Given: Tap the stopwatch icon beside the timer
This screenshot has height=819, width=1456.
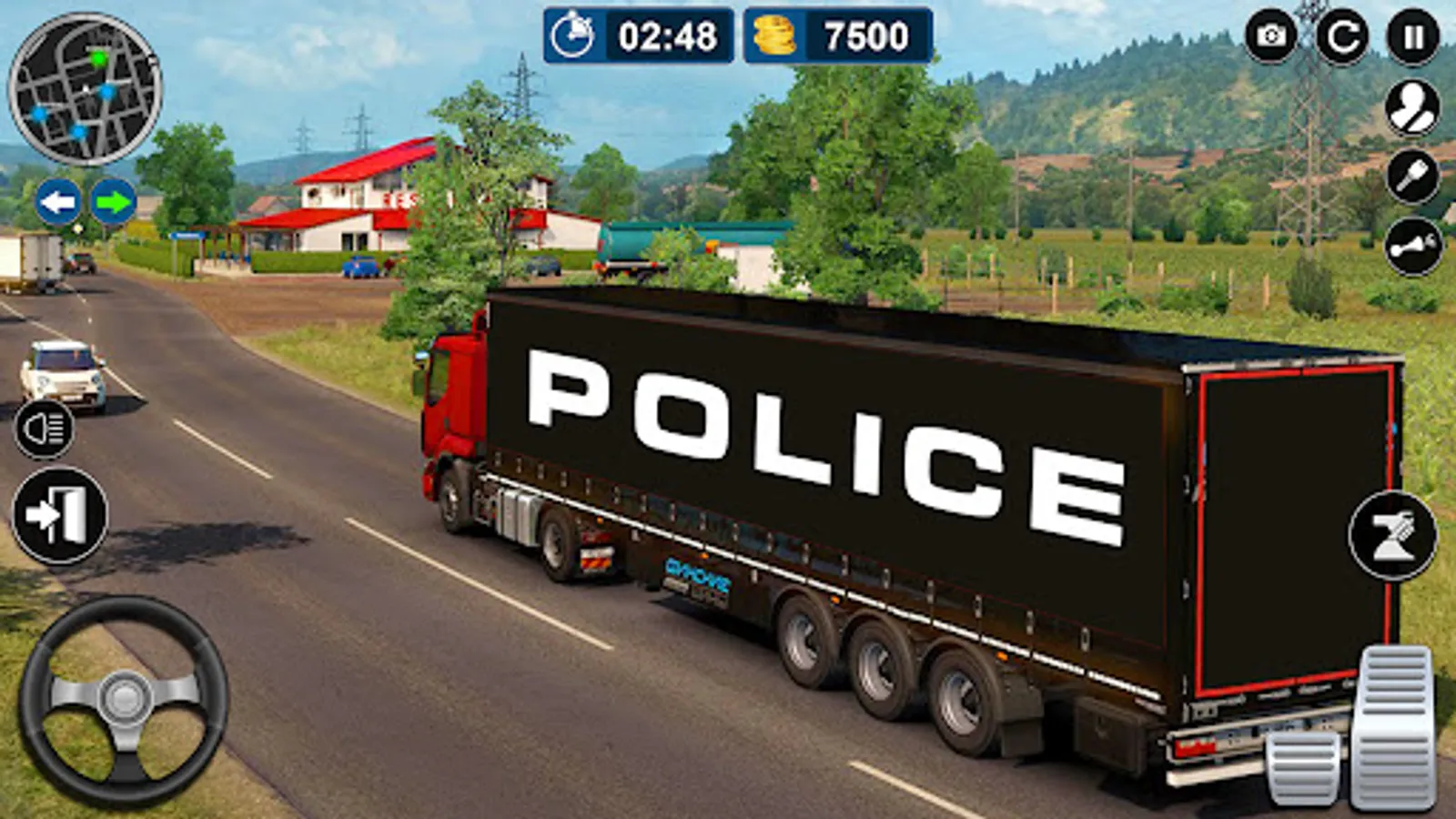Looking at the screenshot, I should (571, 36).
